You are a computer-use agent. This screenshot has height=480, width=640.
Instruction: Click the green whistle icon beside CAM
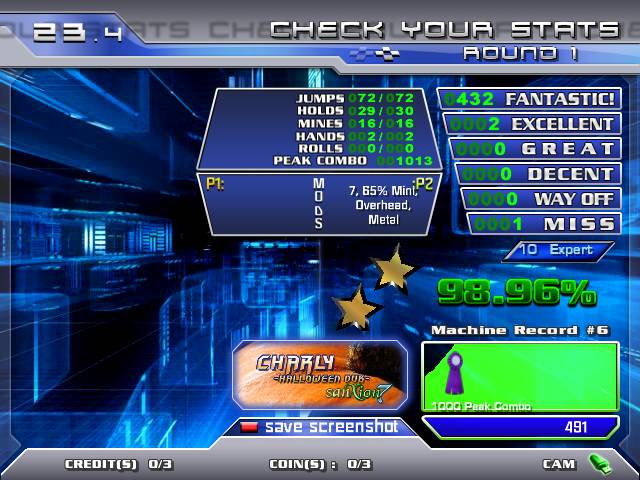tap(600, 463)
